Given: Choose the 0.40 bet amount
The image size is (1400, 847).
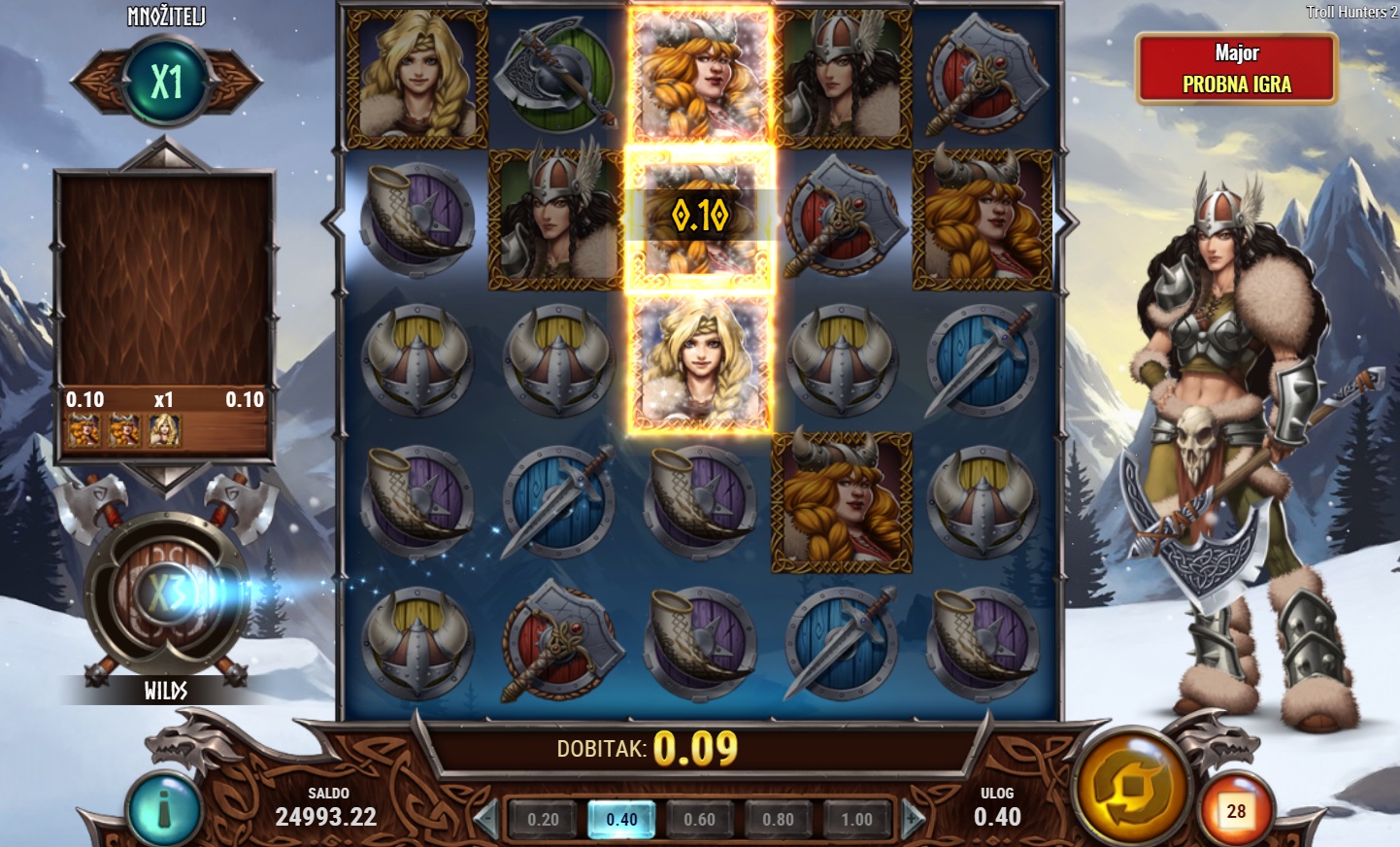Looking at the screenshot, I should [x=621, y=820].
